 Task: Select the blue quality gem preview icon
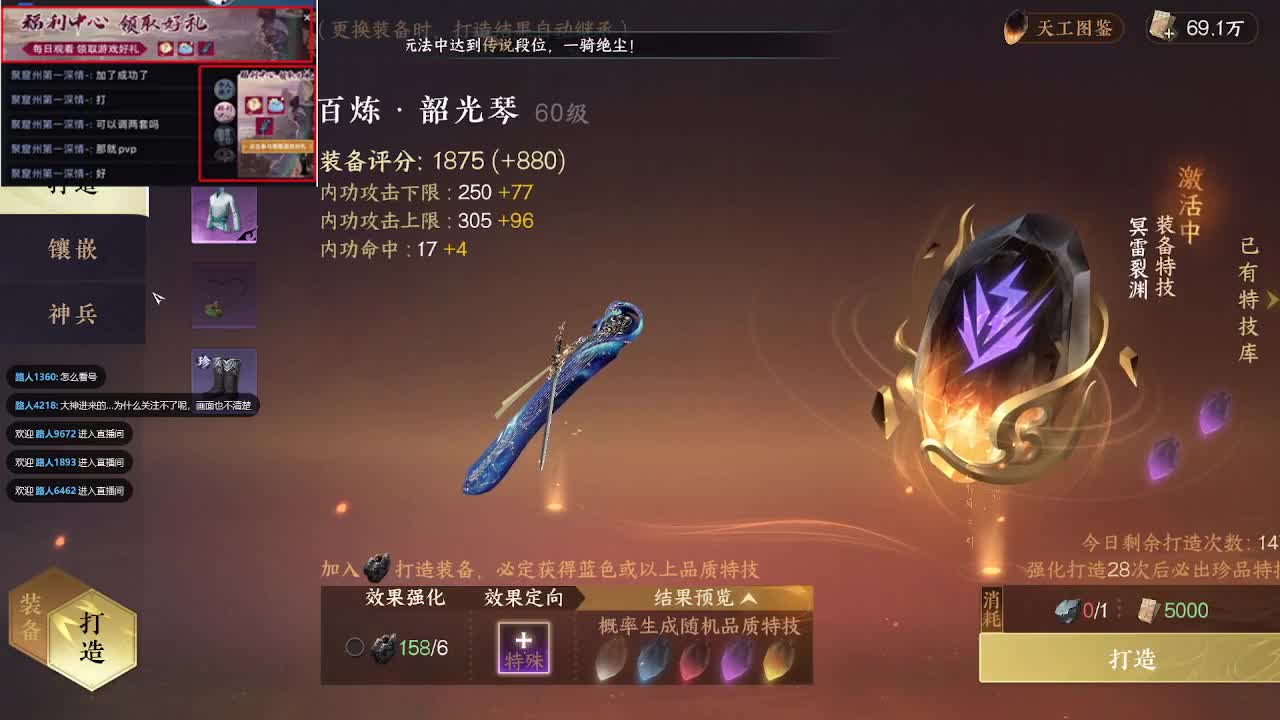[650, 660]
